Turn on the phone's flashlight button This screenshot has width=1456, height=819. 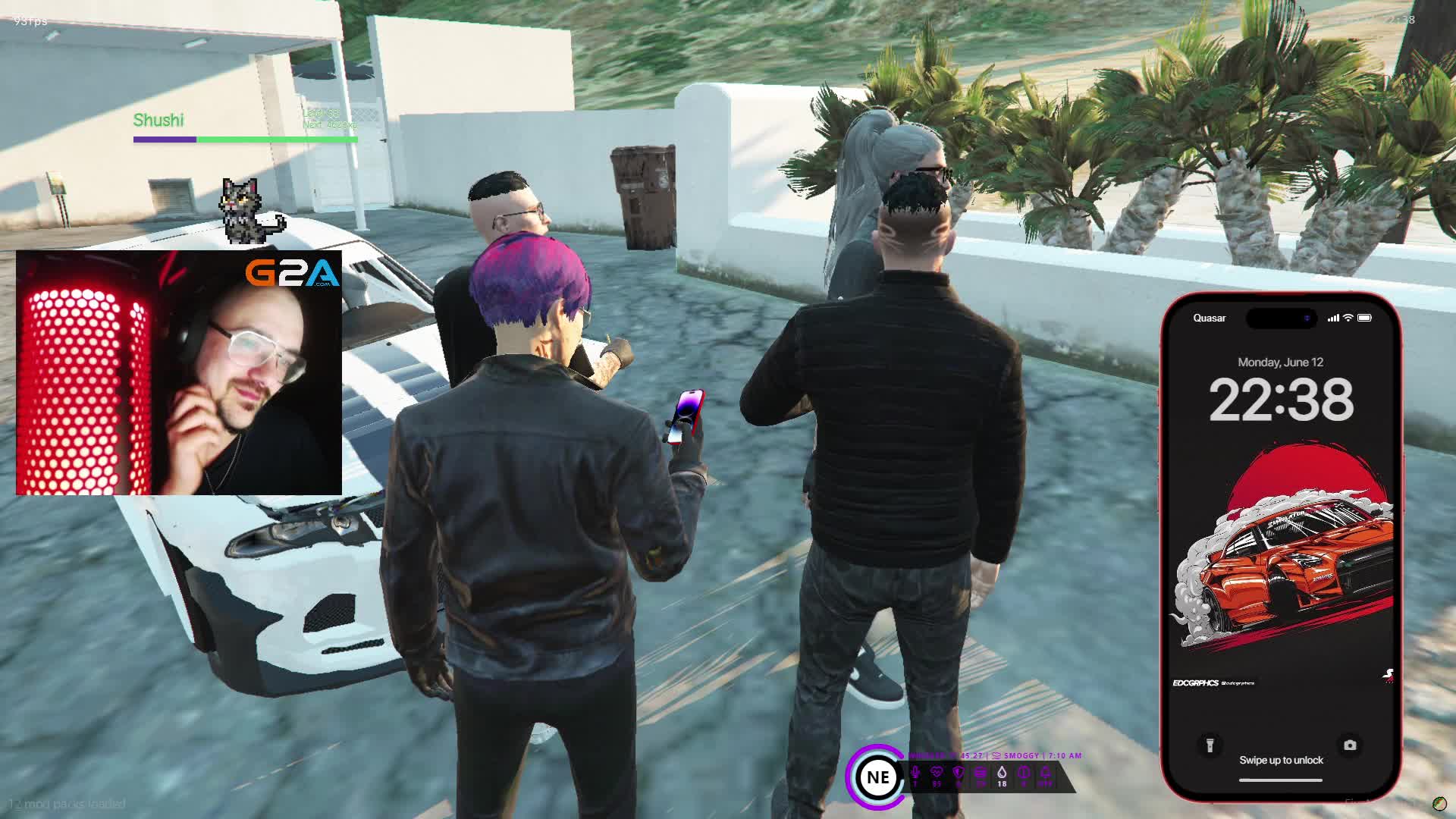(1210, 745)
